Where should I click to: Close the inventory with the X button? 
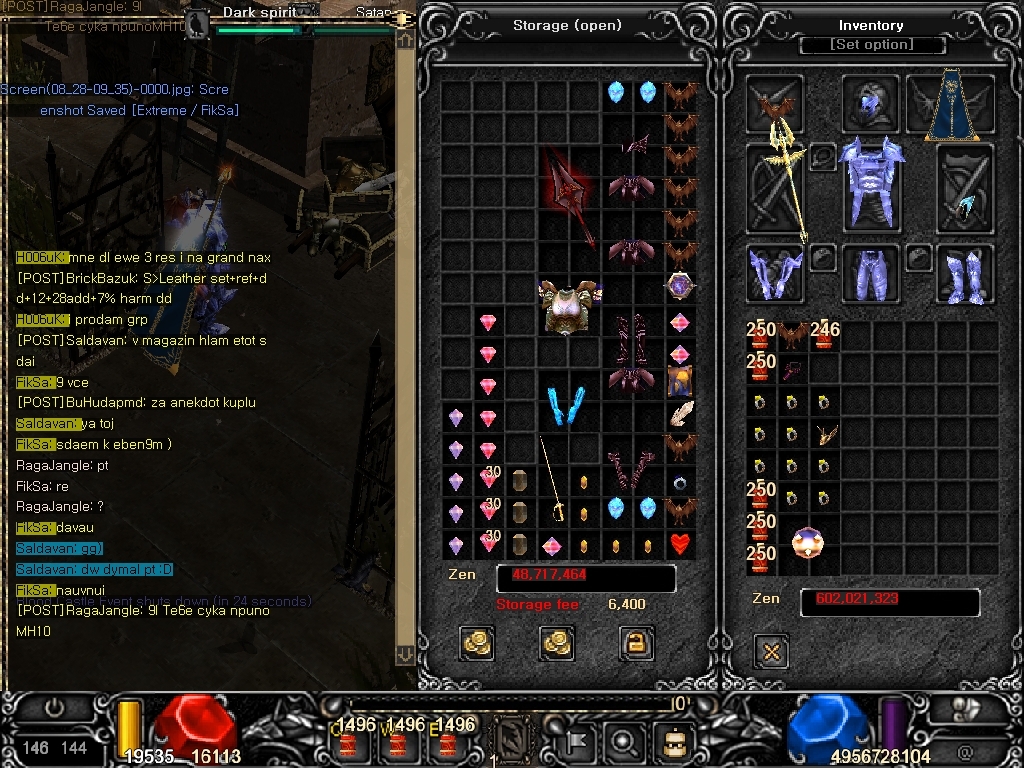click(771, 652)
